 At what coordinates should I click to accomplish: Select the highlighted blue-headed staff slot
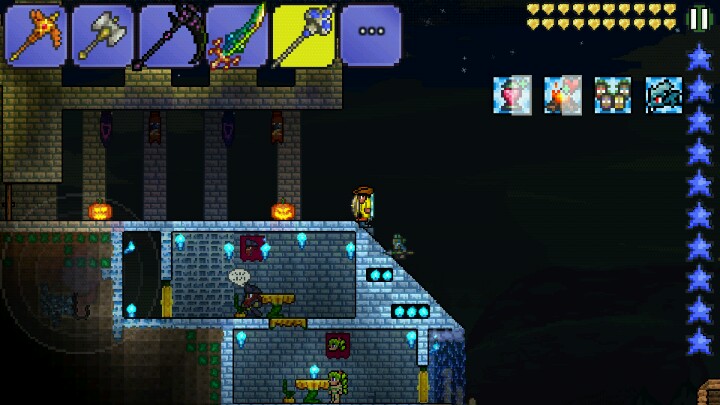point(303,35)
